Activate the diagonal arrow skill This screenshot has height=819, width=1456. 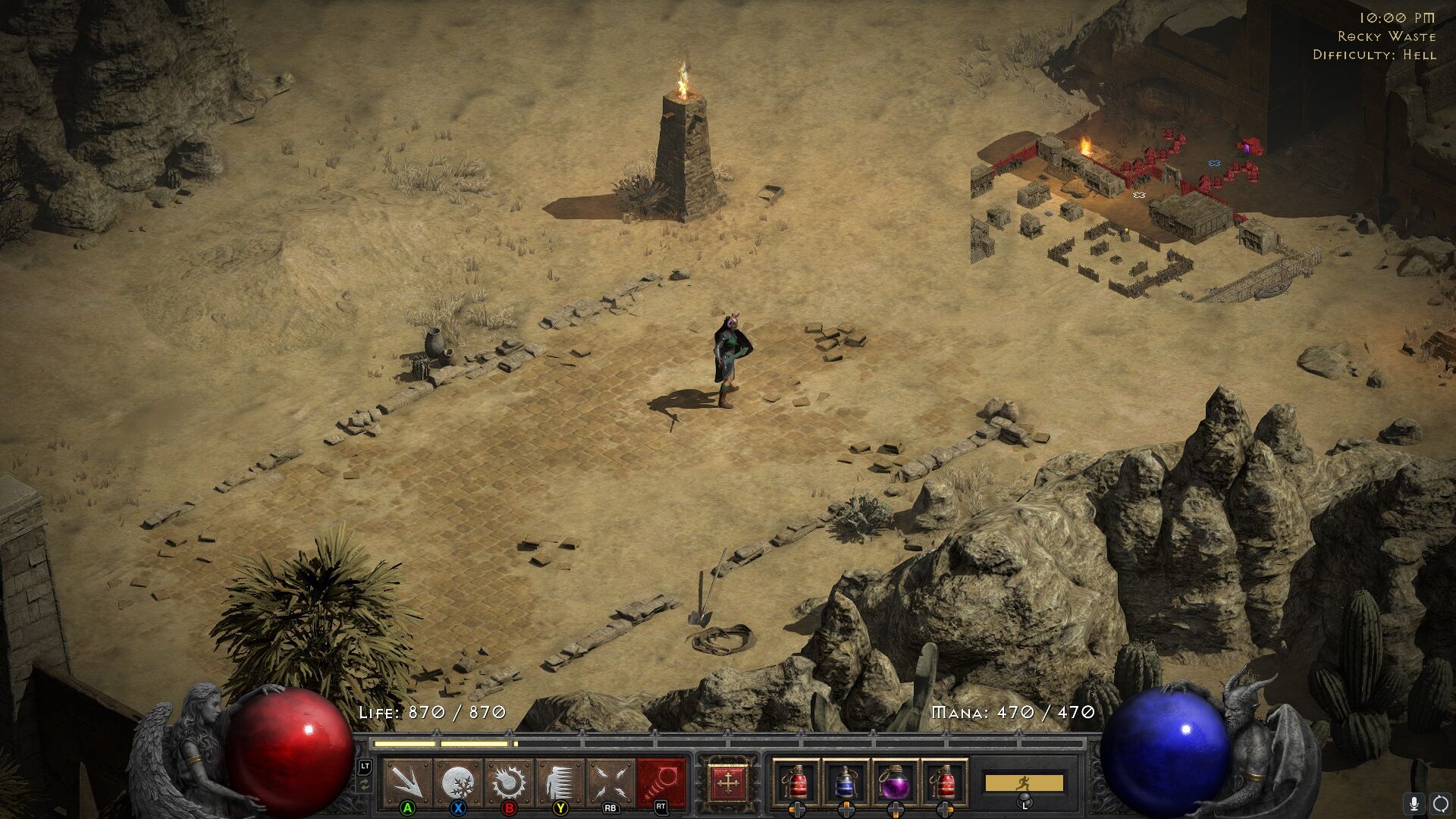pyautogui.click(x=407, y=781)
